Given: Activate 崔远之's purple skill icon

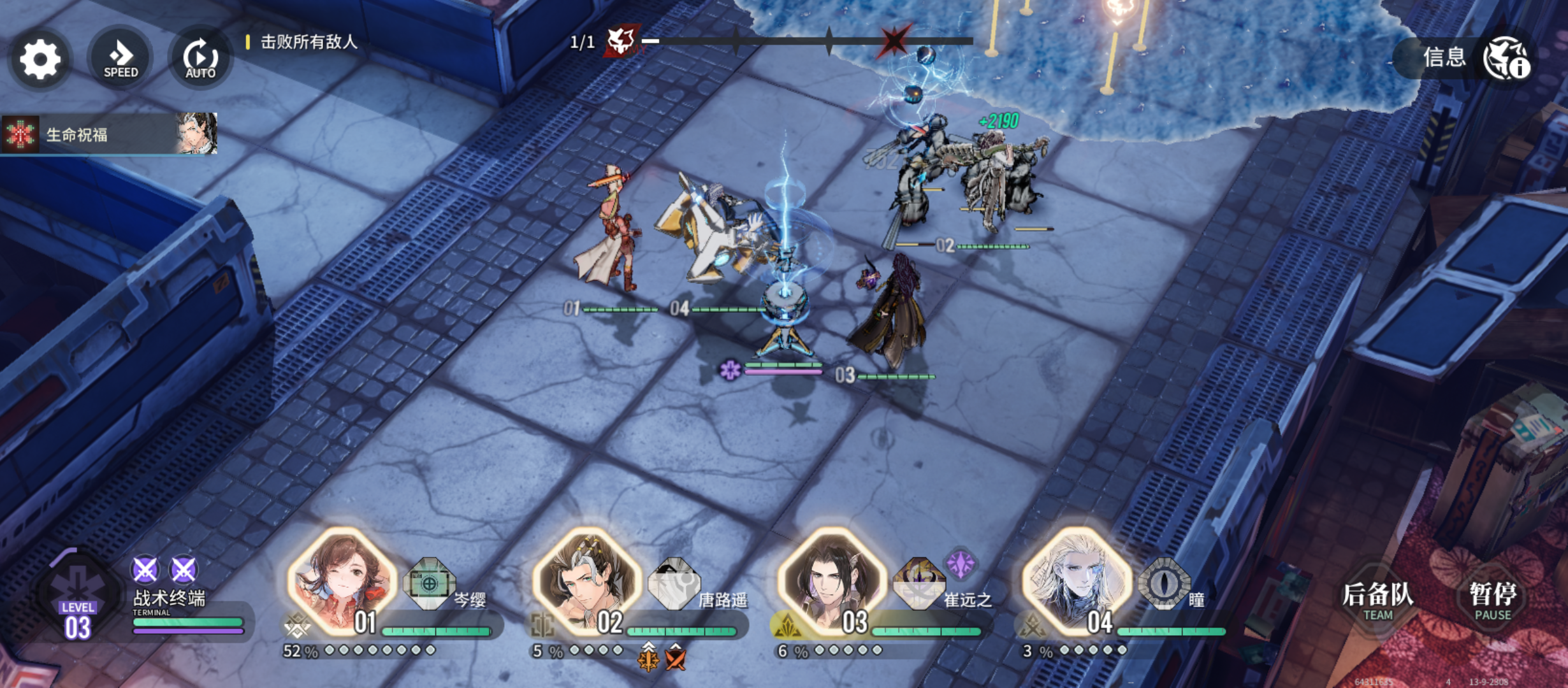Looking at the screenshot, I should pos(918,582).
